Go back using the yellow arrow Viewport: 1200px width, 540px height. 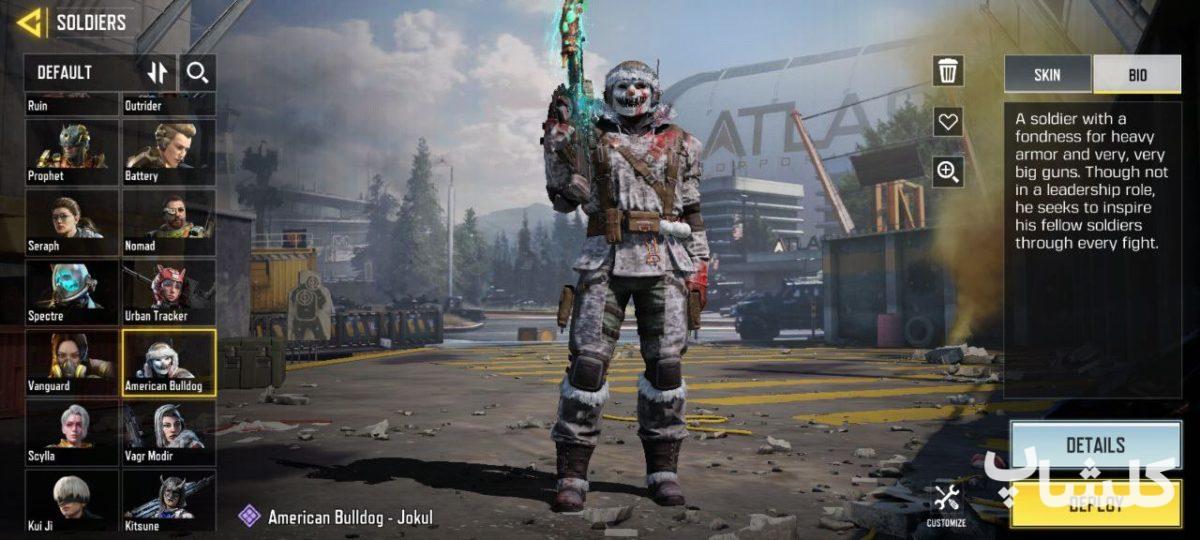30,22
